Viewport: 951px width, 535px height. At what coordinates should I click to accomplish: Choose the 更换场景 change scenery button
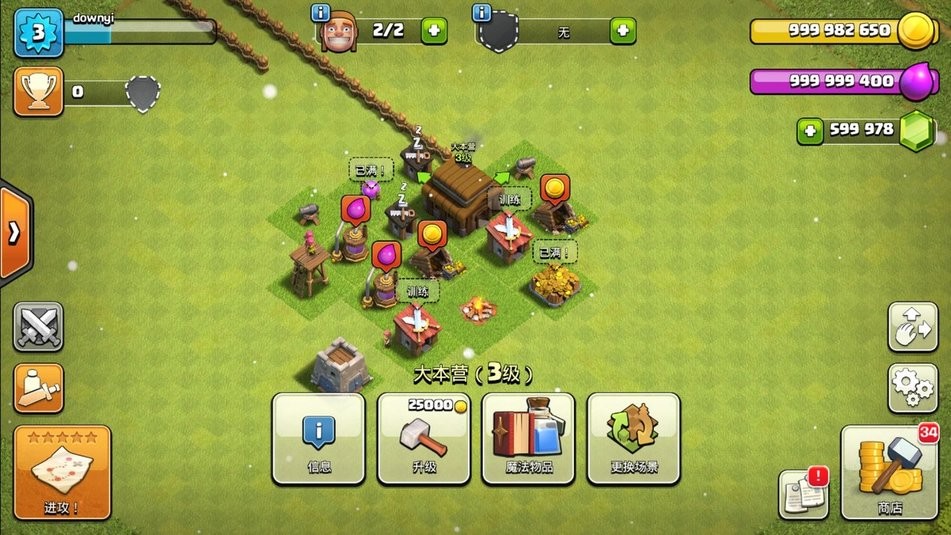click(633, 439)
